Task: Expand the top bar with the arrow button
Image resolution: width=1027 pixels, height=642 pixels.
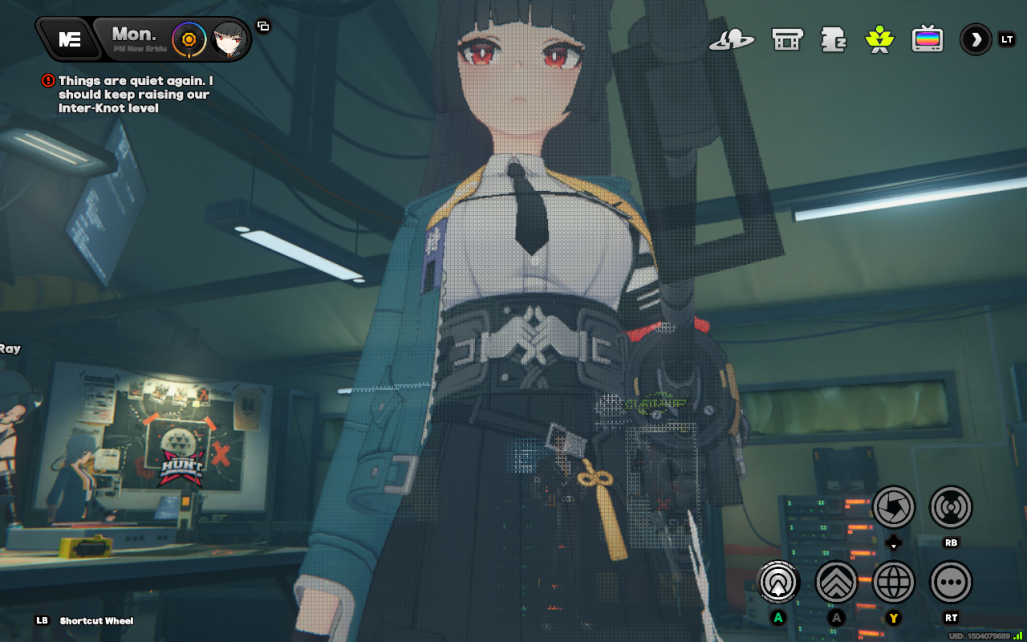Action: (x=975, y=40)
